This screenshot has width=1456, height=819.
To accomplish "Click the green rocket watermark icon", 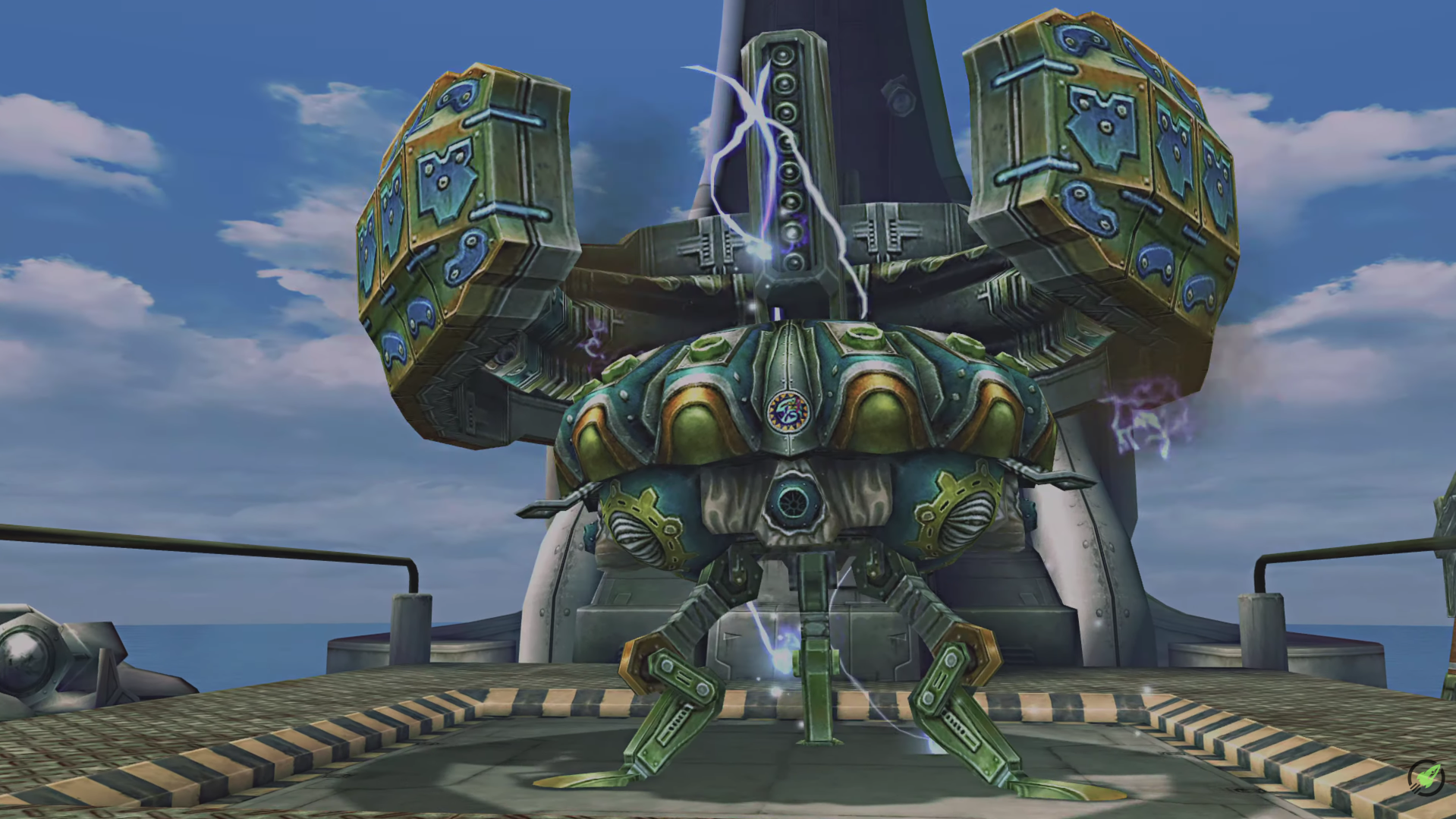I will (1426, 777).
